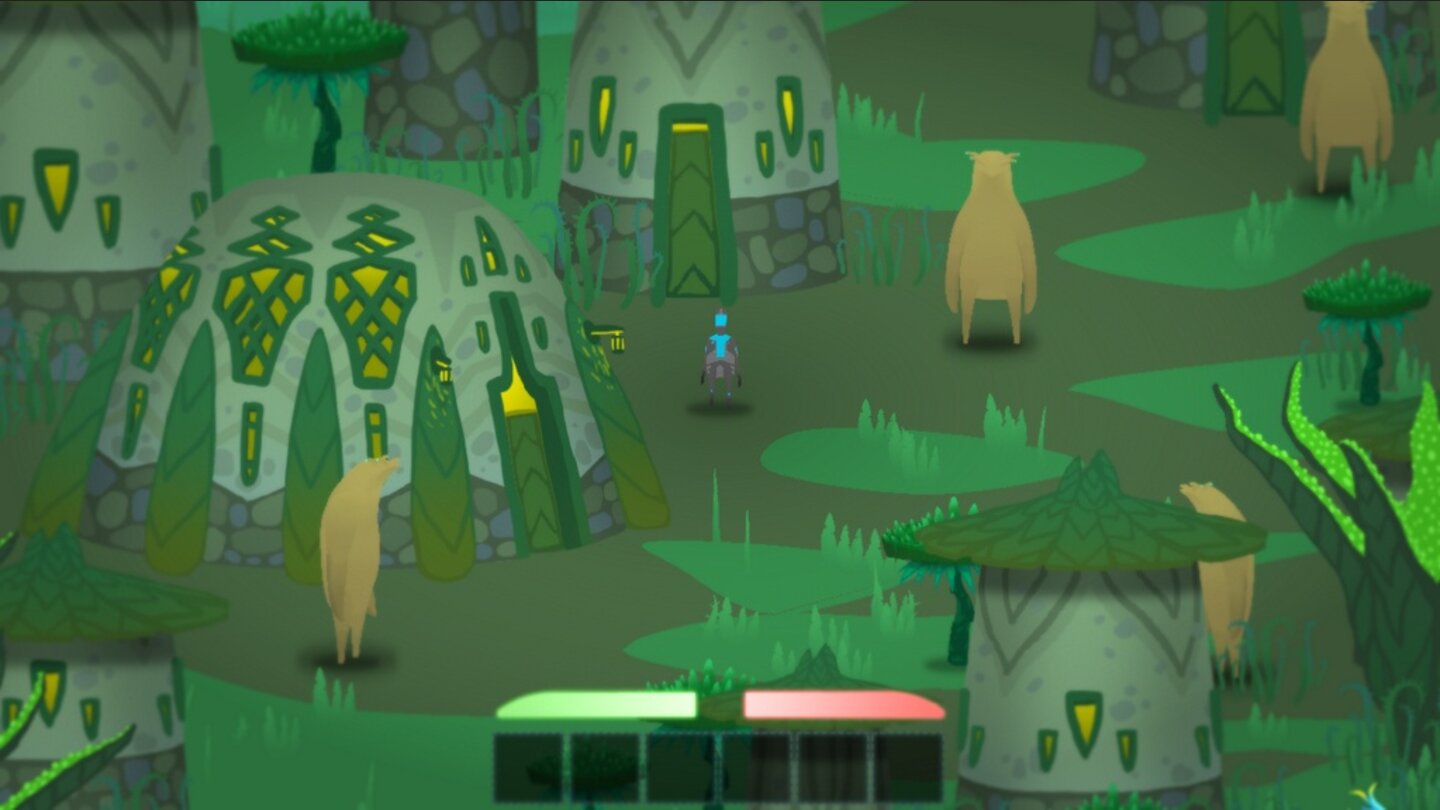Image resolution: width=1440 pixels, height=810 pixels.
Task: Select the plant item in the first inventory slot
Action: pos(527,765)
